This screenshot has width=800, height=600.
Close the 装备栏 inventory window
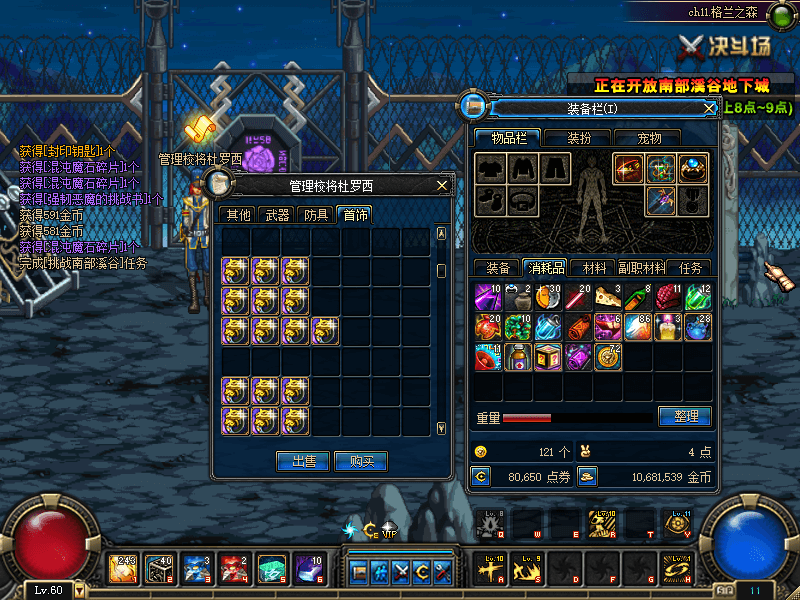[x=709, y=108]
